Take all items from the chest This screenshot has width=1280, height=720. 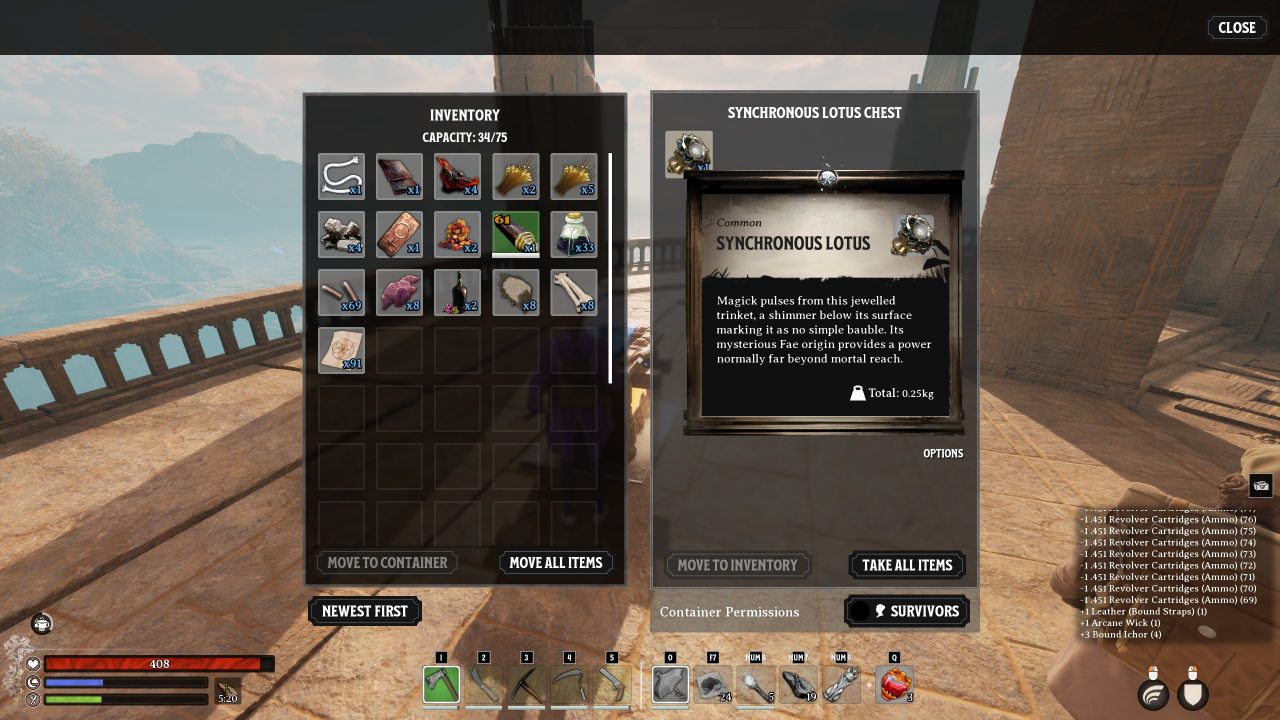point(907,565)
